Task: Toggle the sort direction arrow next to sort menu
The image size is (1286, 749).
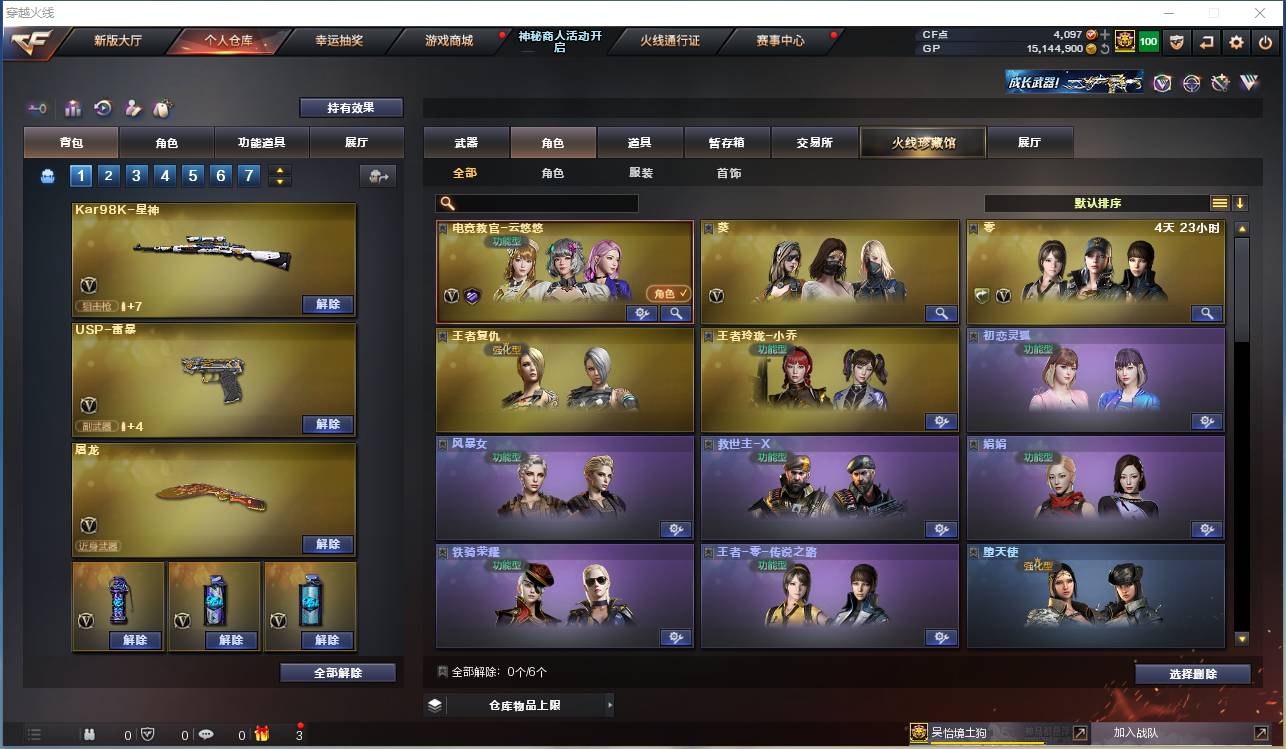Action: [1240, 202]
